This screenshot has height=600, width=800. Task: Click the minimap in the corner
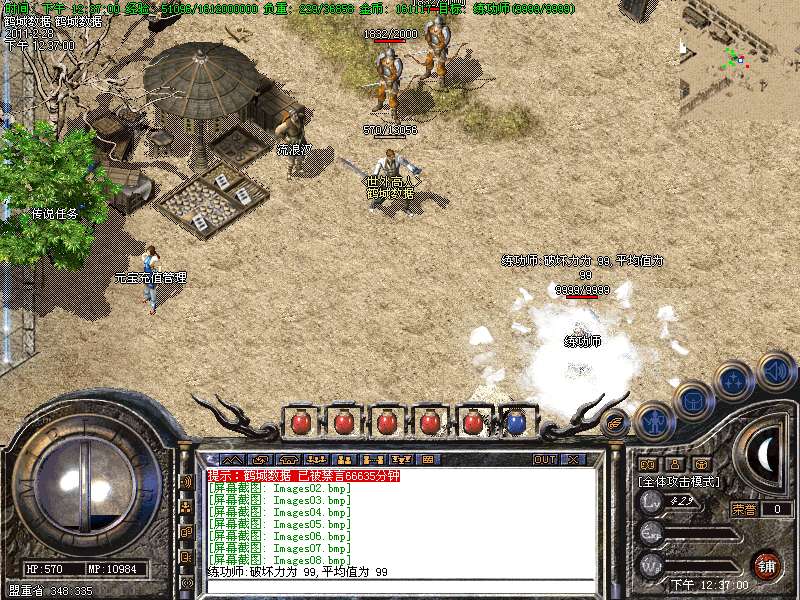coord(739,55)
